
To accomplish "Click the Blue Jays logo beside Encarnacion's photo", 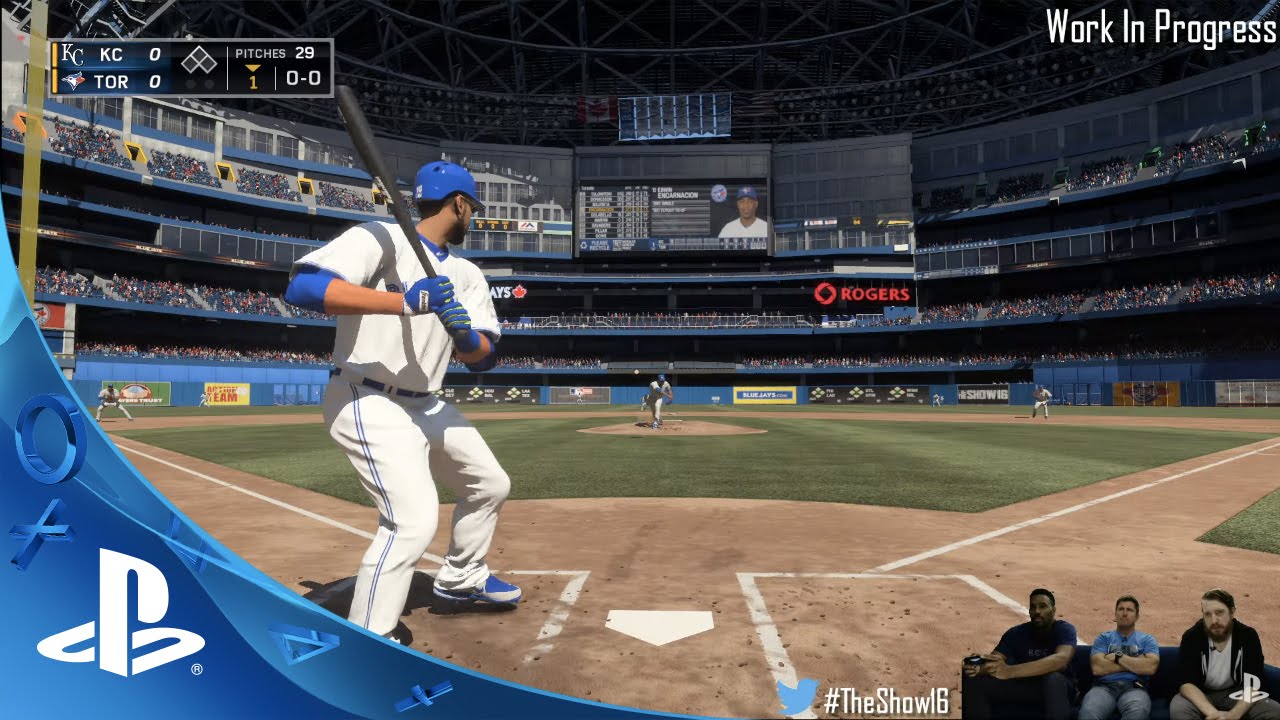I will click(720, 193).
